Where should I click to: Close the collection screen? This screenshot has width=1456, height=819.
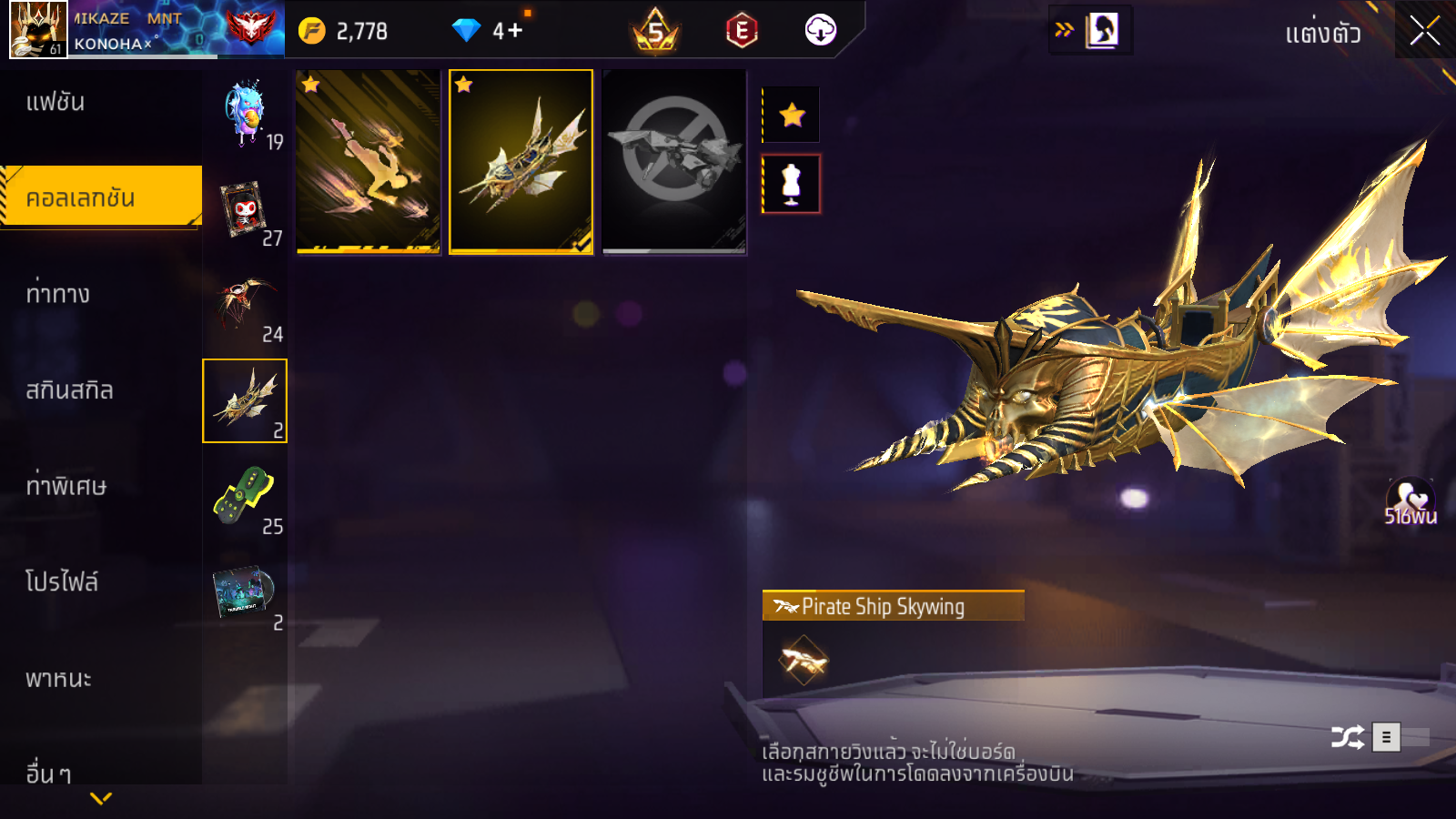(1425, 31)
